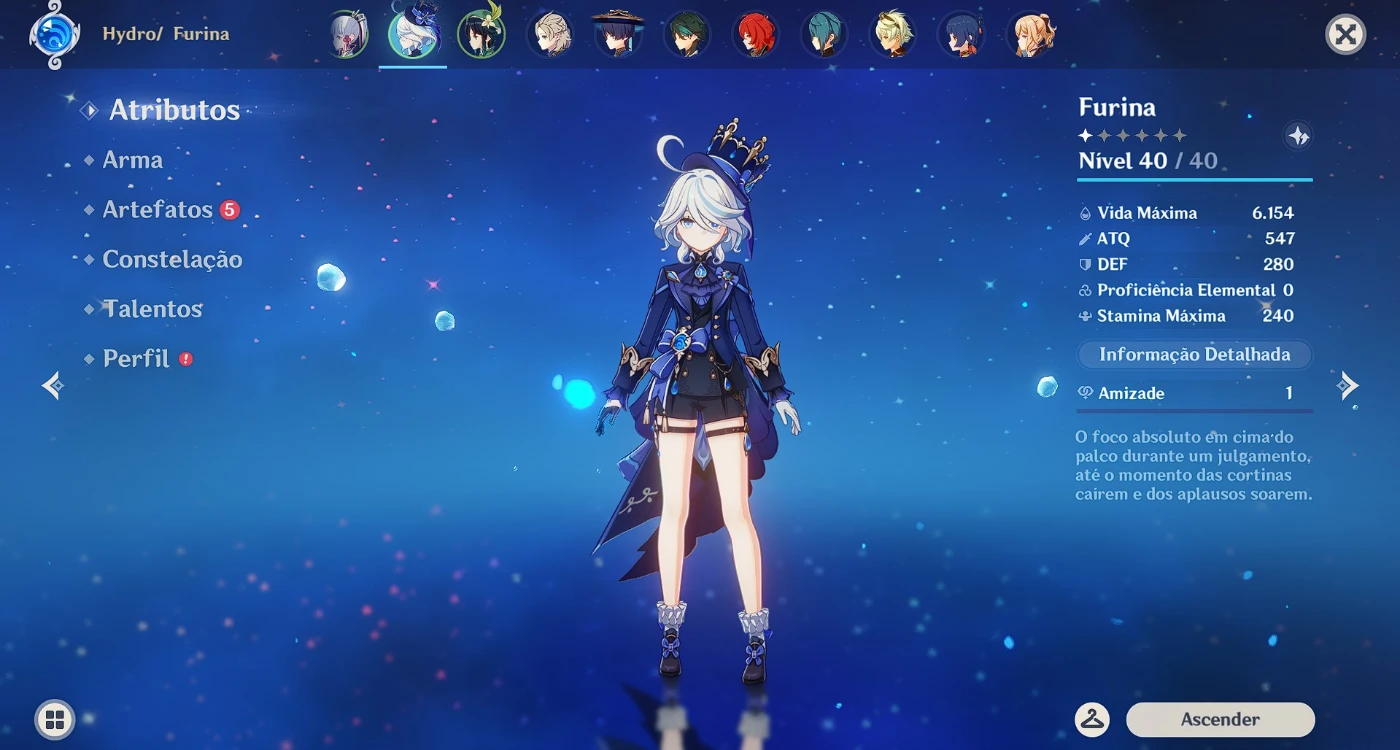This screenshot has width=1400, height=750.
Task: Open Informação Detalhada
Action: pyautogui.click(x=1194, y=354)
